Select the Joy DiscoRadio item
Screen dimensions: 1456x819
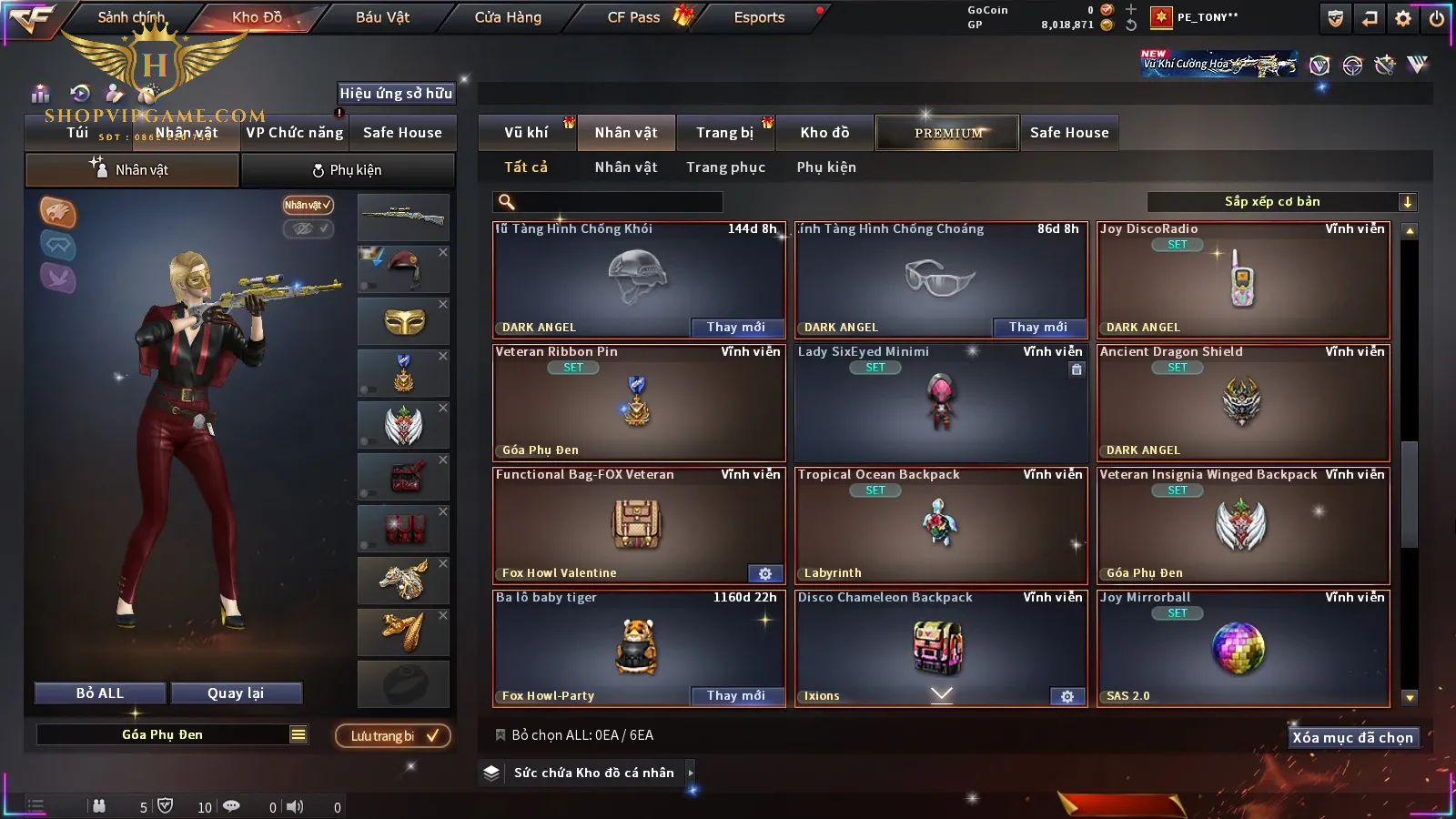click(1243, 280)
